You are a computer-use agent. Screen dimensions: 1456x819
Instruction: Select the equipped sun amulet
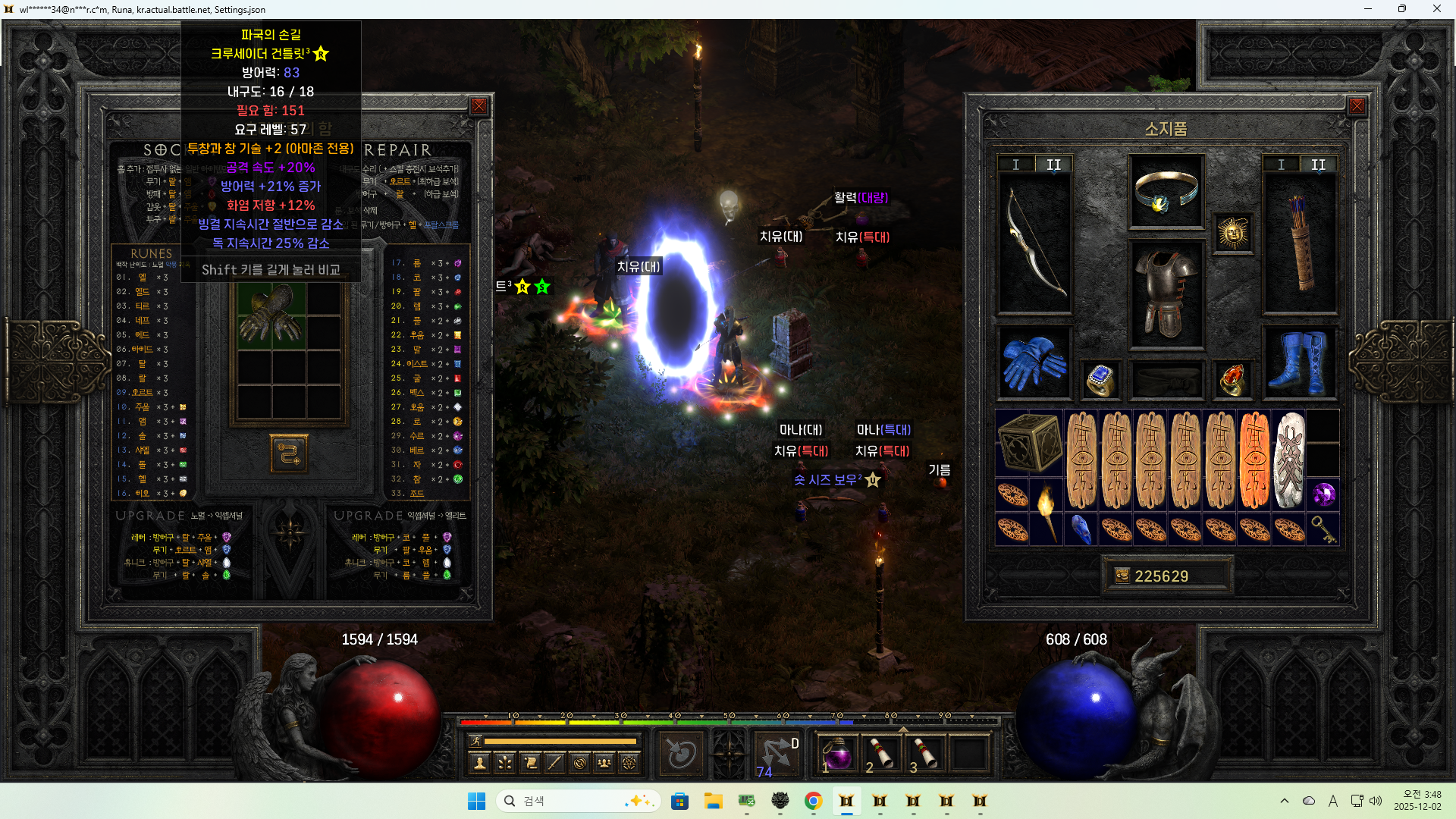(x=1232, y=233)
